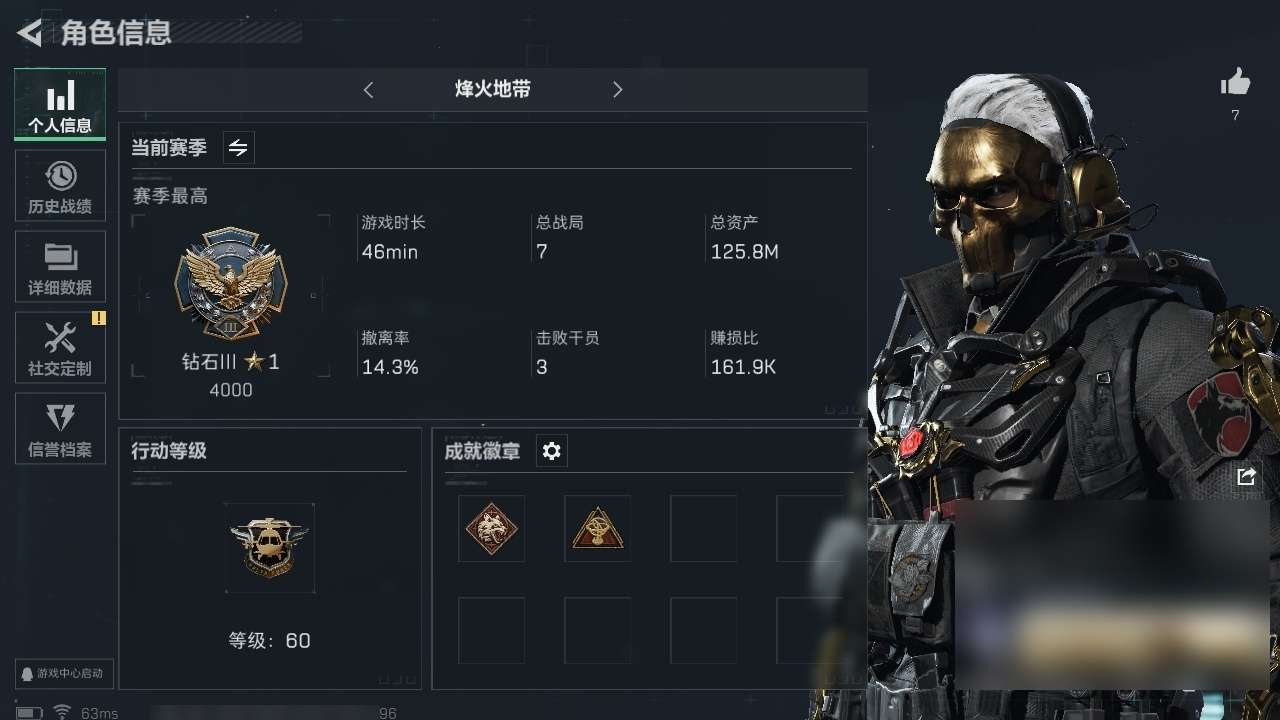
Task: Click the 游戏中心启动 button
Action: [63, 674]
